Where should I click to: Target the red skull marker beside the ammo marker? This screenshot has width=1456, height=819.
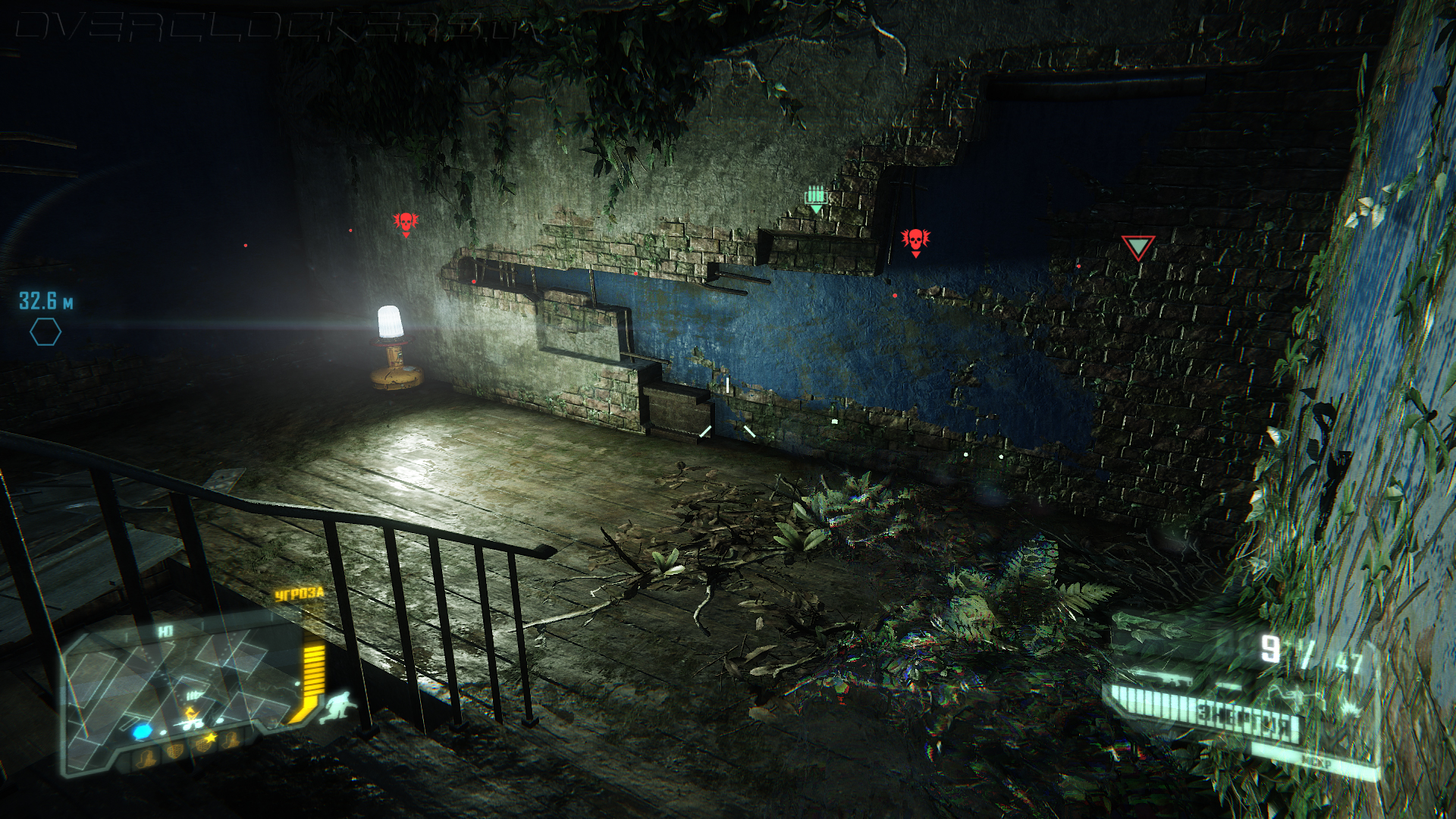(915, 241)
